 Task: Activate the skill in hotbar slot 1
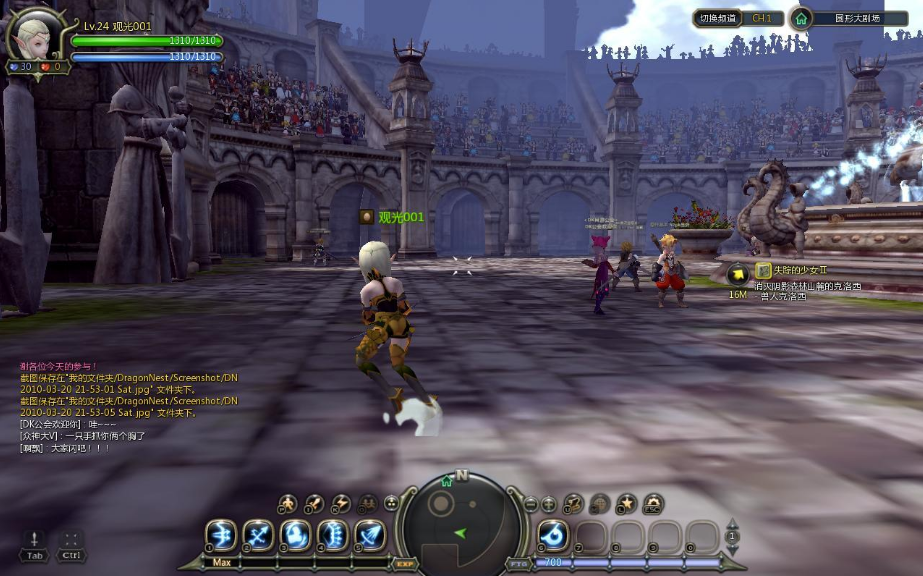221,535
